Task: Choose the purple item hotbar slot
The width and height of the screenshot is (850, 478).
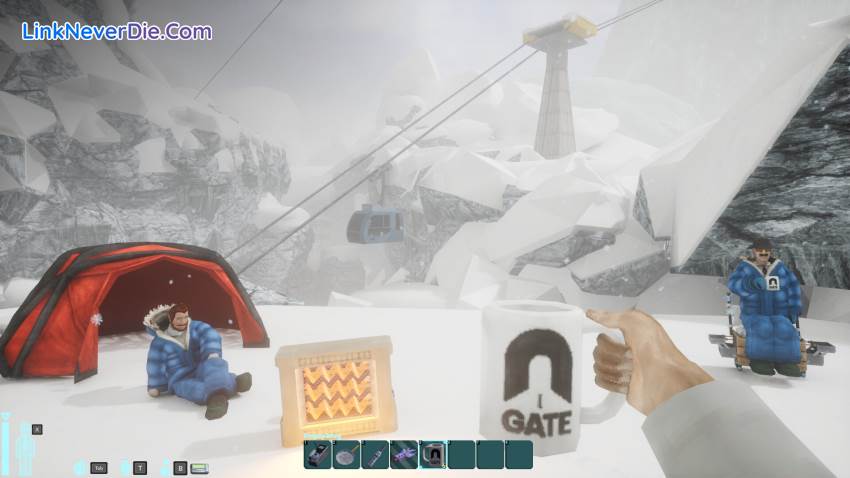Action: [x=404, y=455]
